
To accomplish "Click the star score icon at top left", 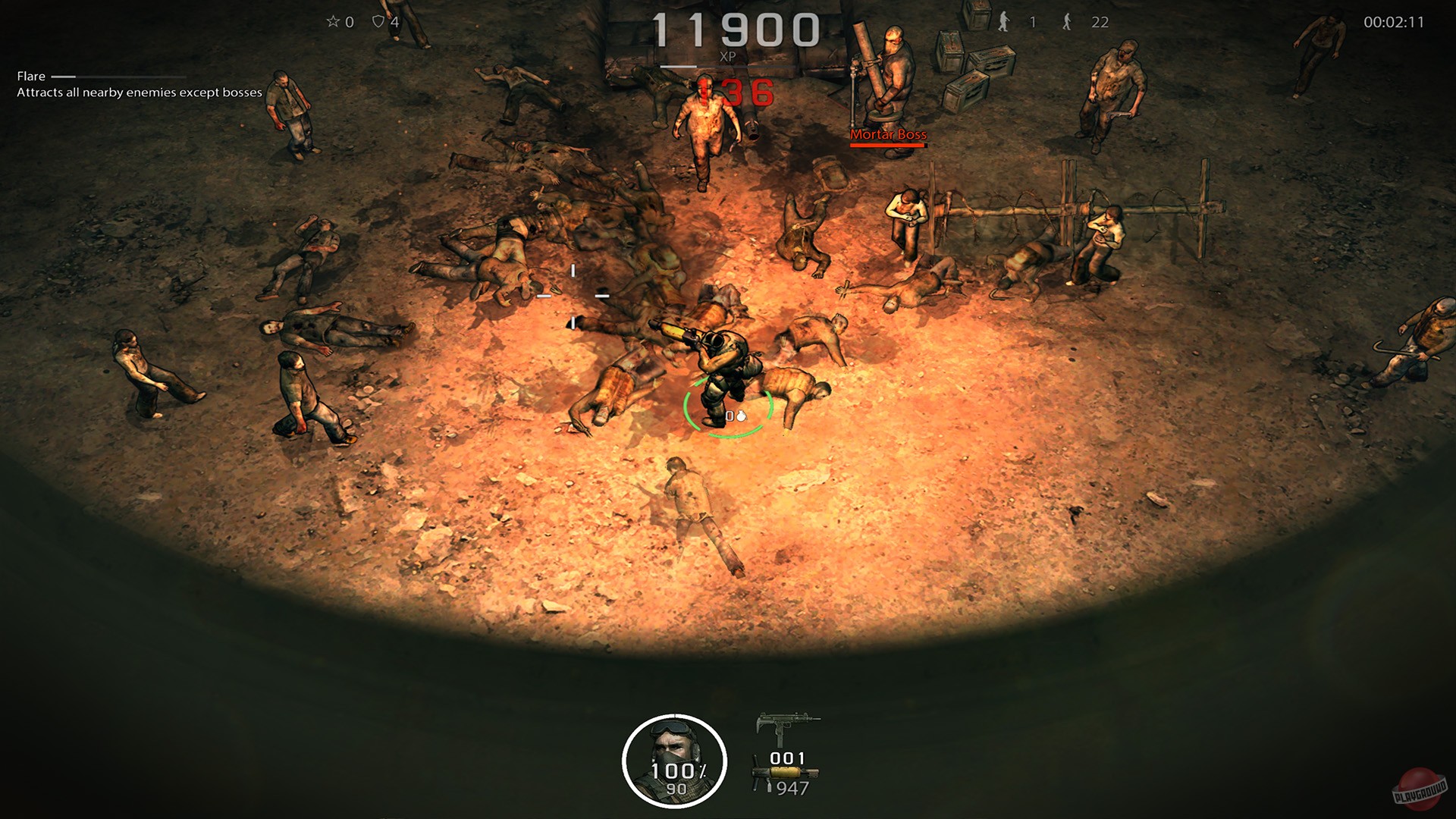I will point(332,21).
